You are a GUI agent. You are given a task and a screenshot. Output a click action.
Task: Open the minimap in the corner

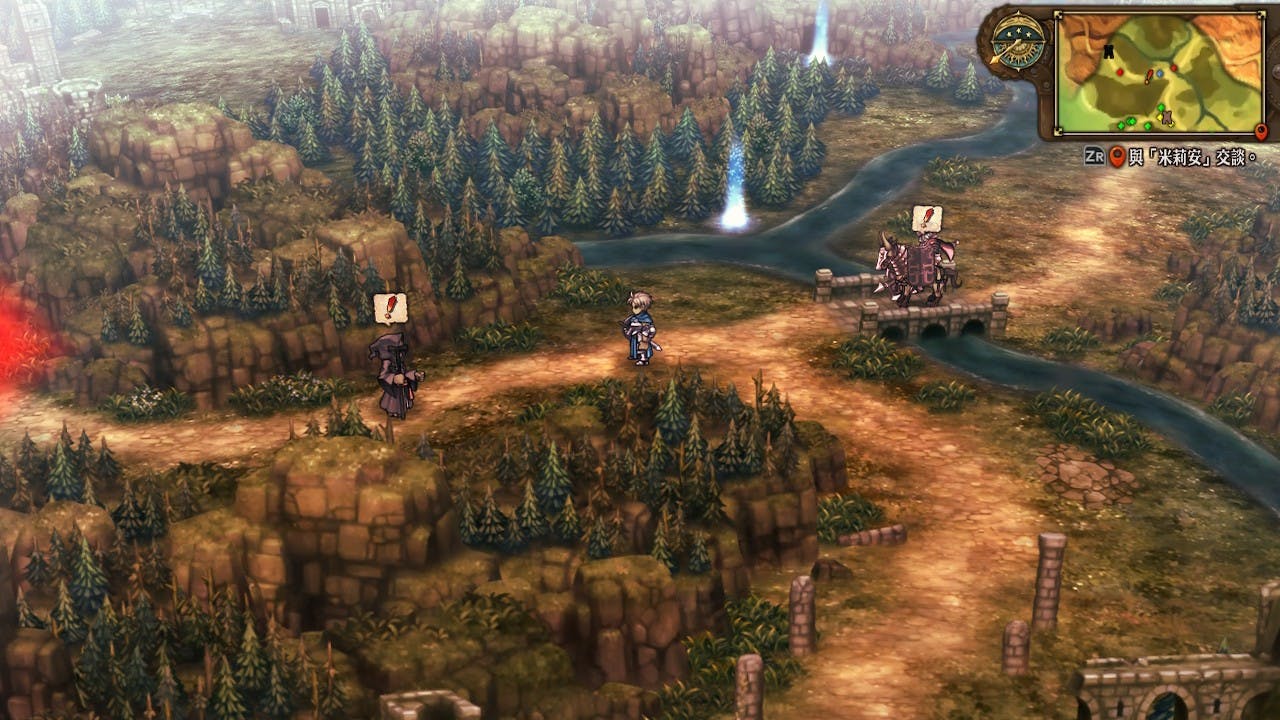click(x=1160, y=72)
